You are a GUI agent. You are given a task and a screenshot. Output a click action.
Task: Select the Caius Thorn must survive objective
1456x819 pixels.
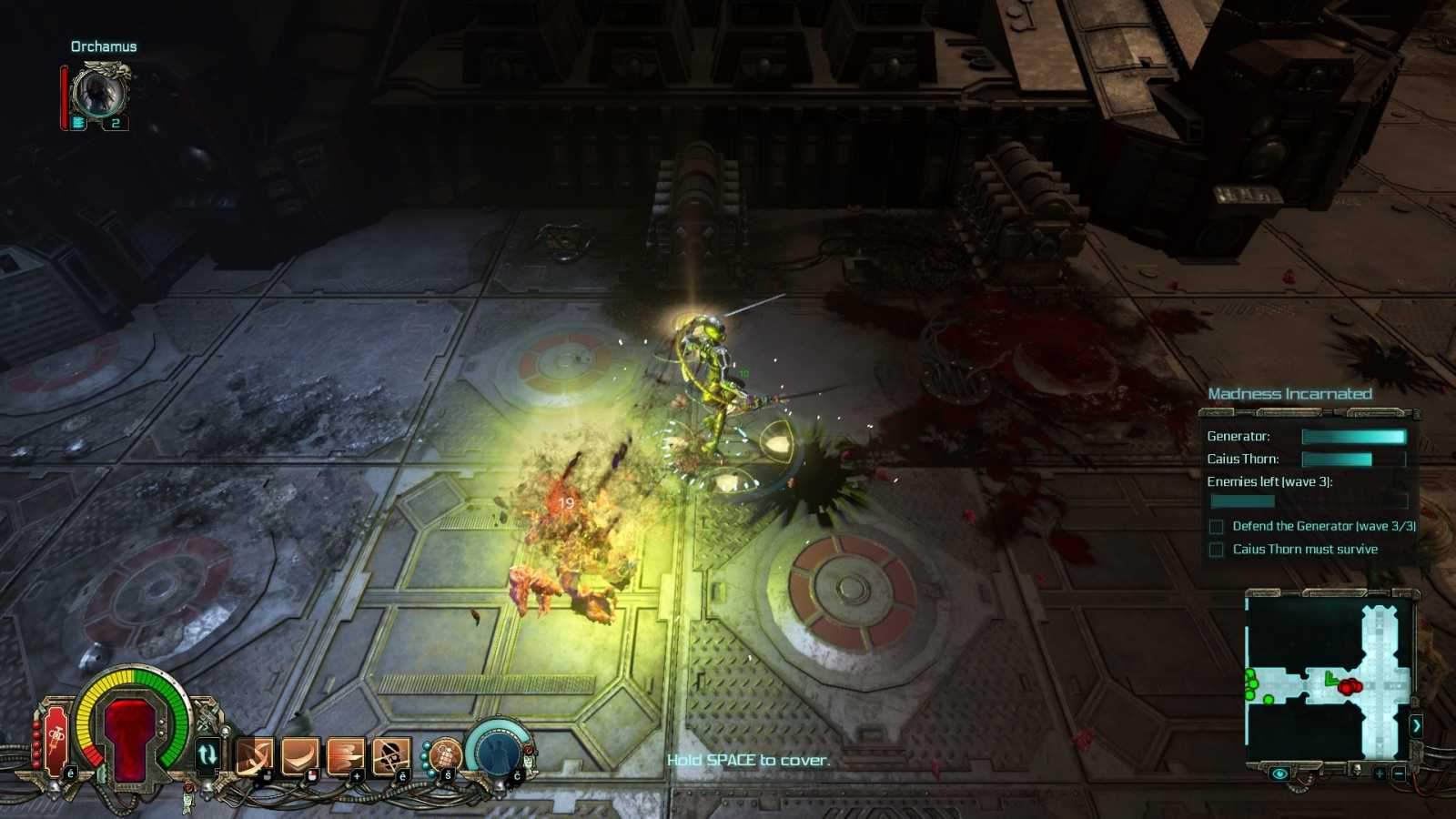coord(1304,550)
